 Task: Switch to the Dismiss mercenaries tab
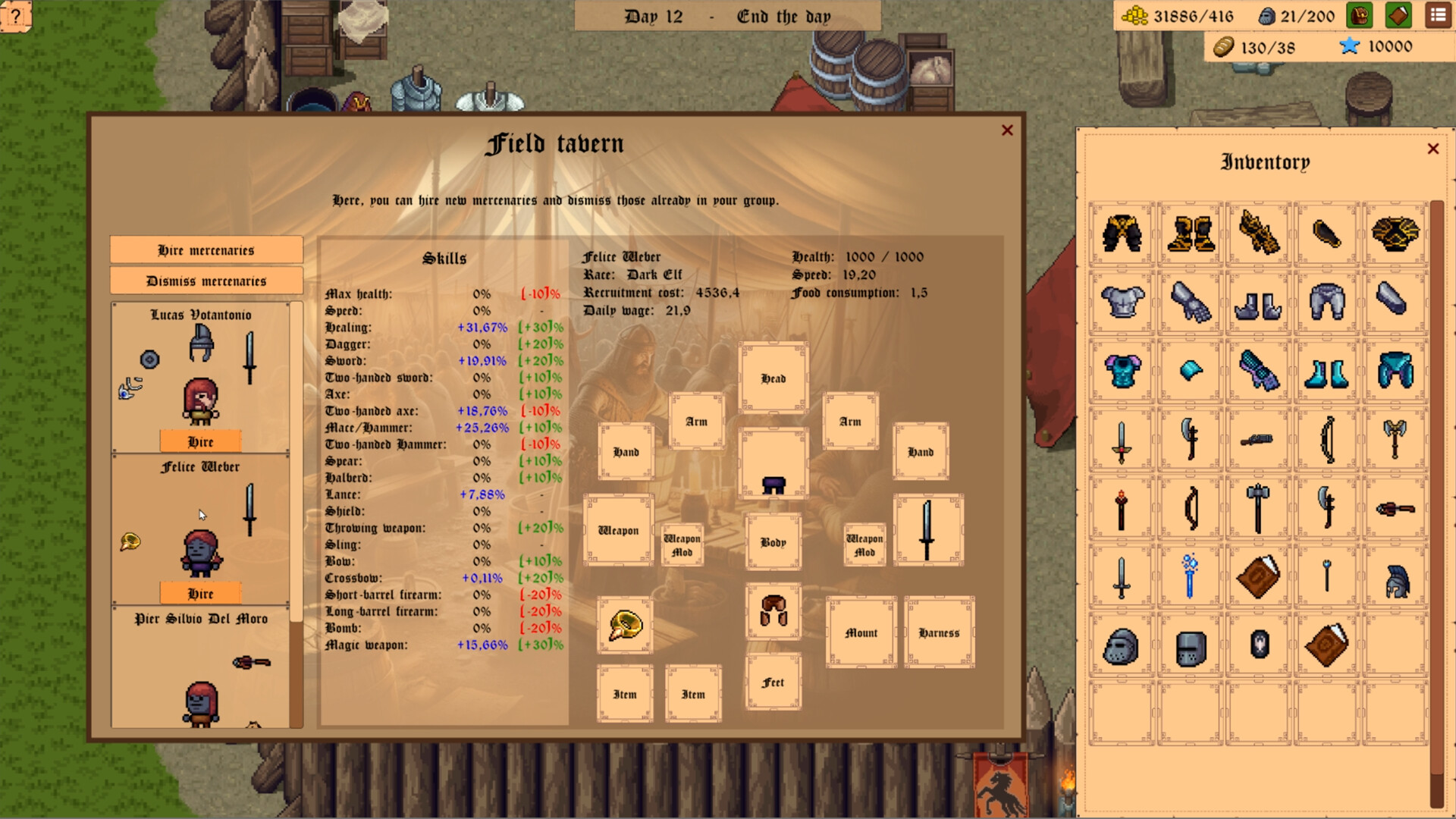pyautogui.click(x=206, y=281)
